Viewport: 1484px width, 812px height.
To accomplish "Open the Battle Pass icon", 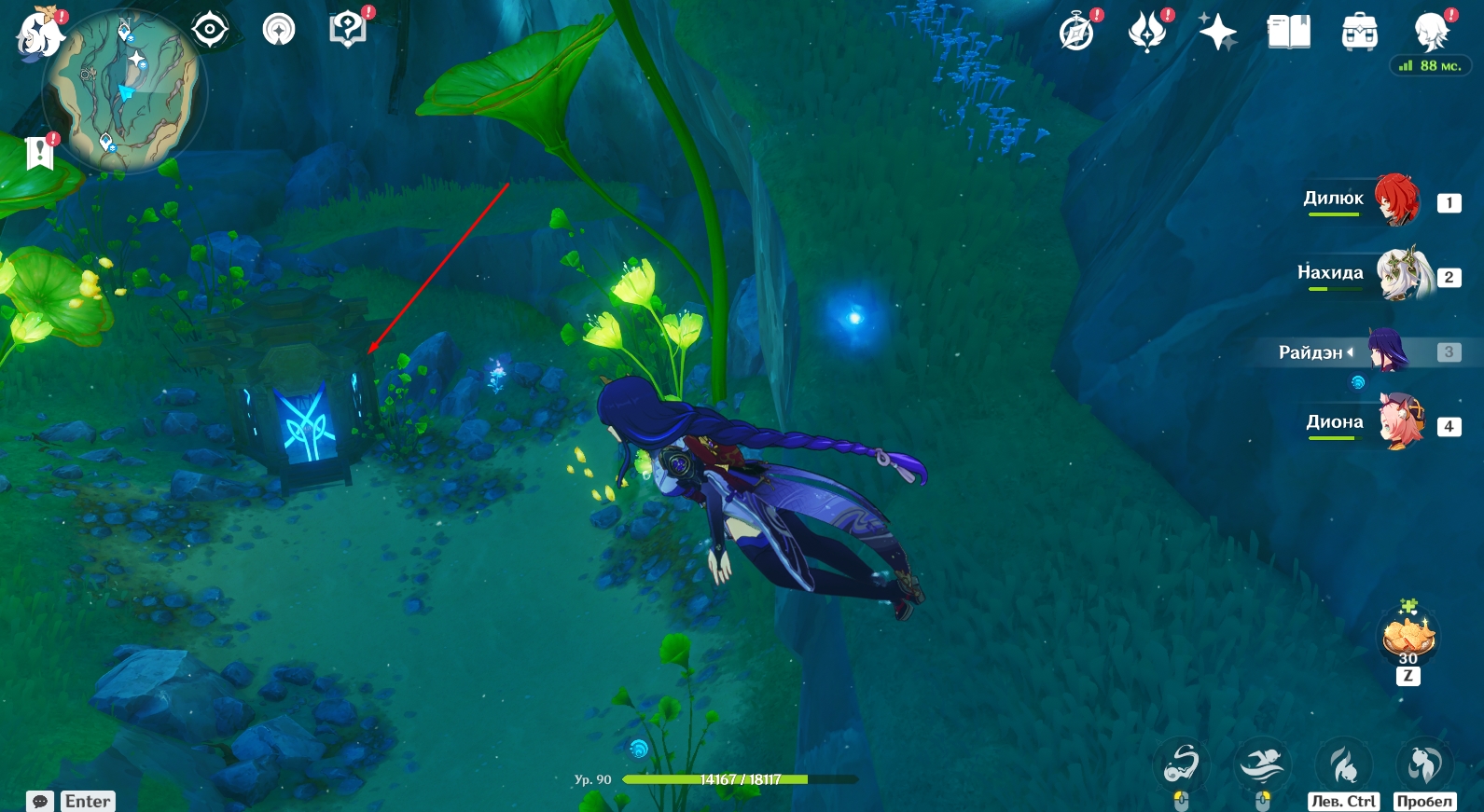I will click(x=1147, y=34).
